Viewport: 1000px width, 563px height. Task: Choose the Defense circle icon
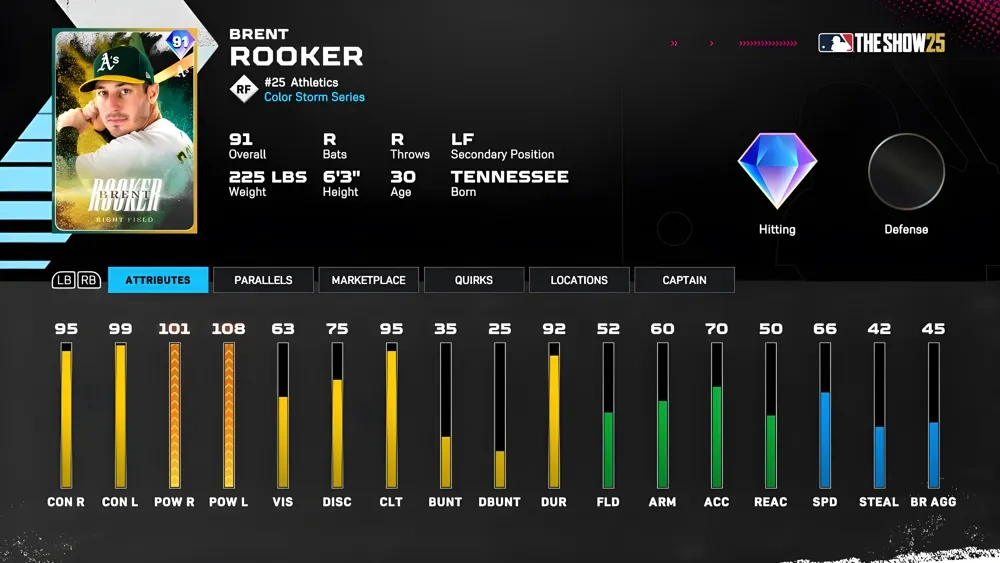[x=906, y=171]
